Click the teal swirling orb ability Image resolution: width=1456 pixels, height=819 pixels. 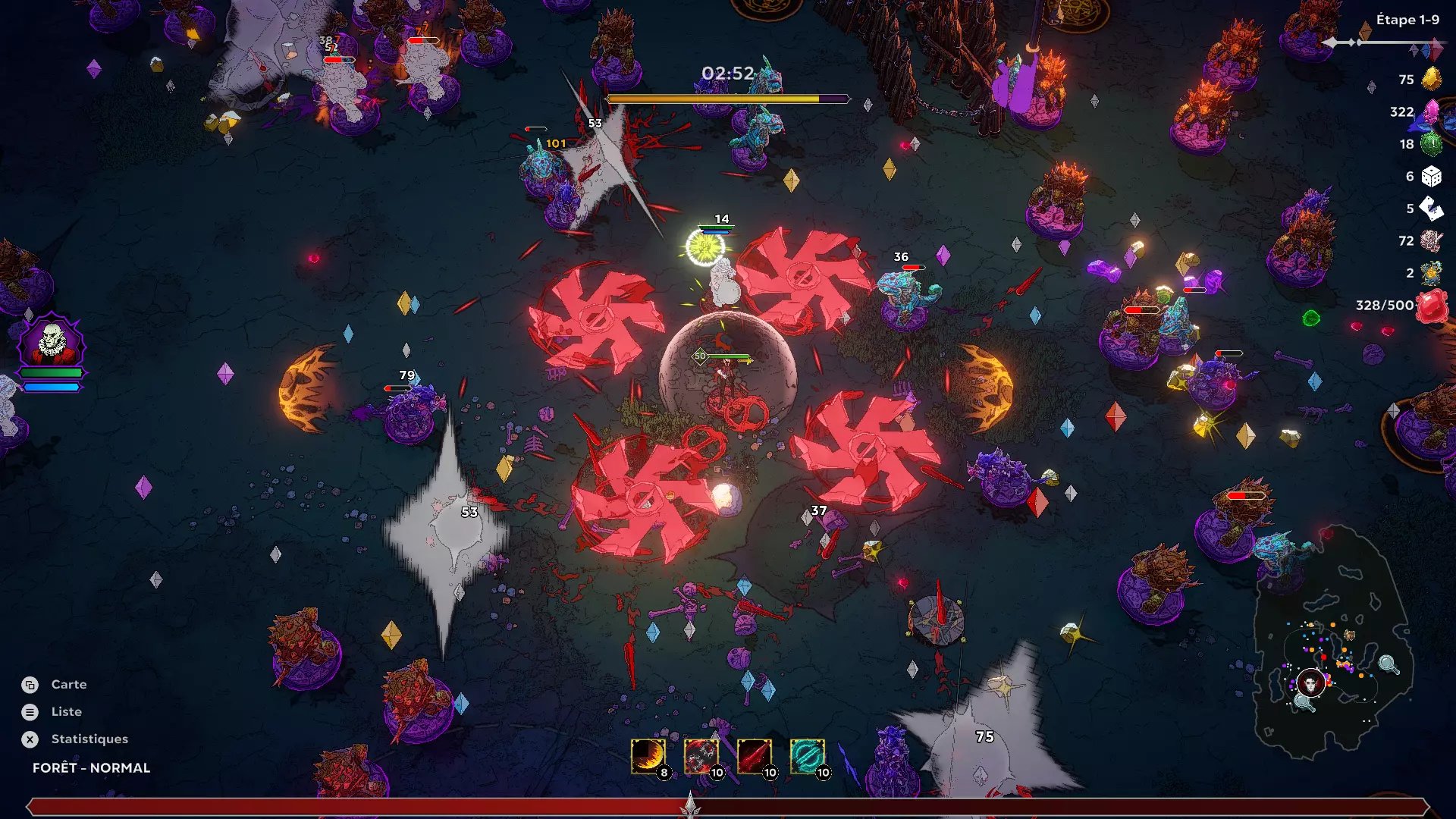point(807,756)
